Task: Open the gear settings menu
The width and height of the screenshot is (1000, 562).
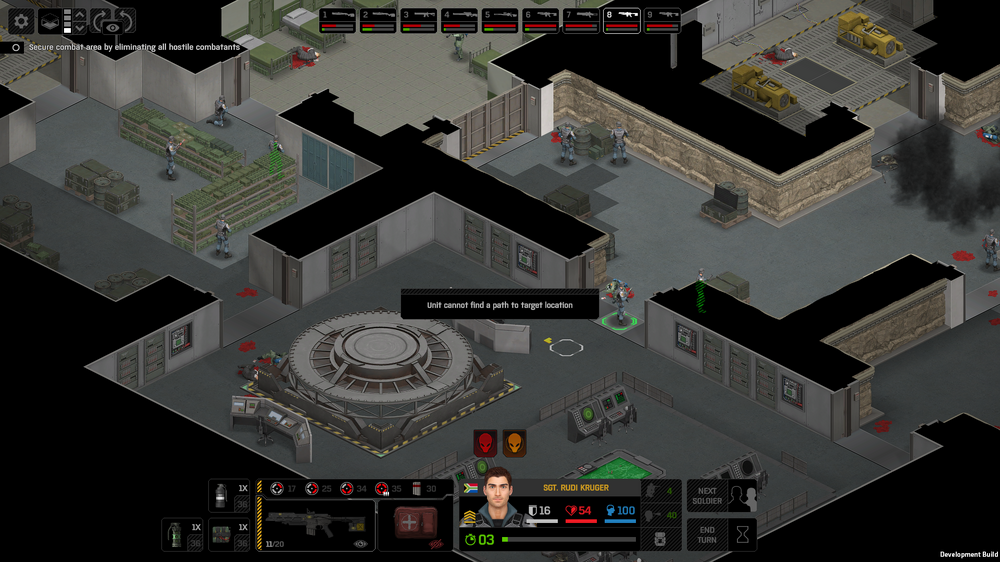Action: [21, 20]
